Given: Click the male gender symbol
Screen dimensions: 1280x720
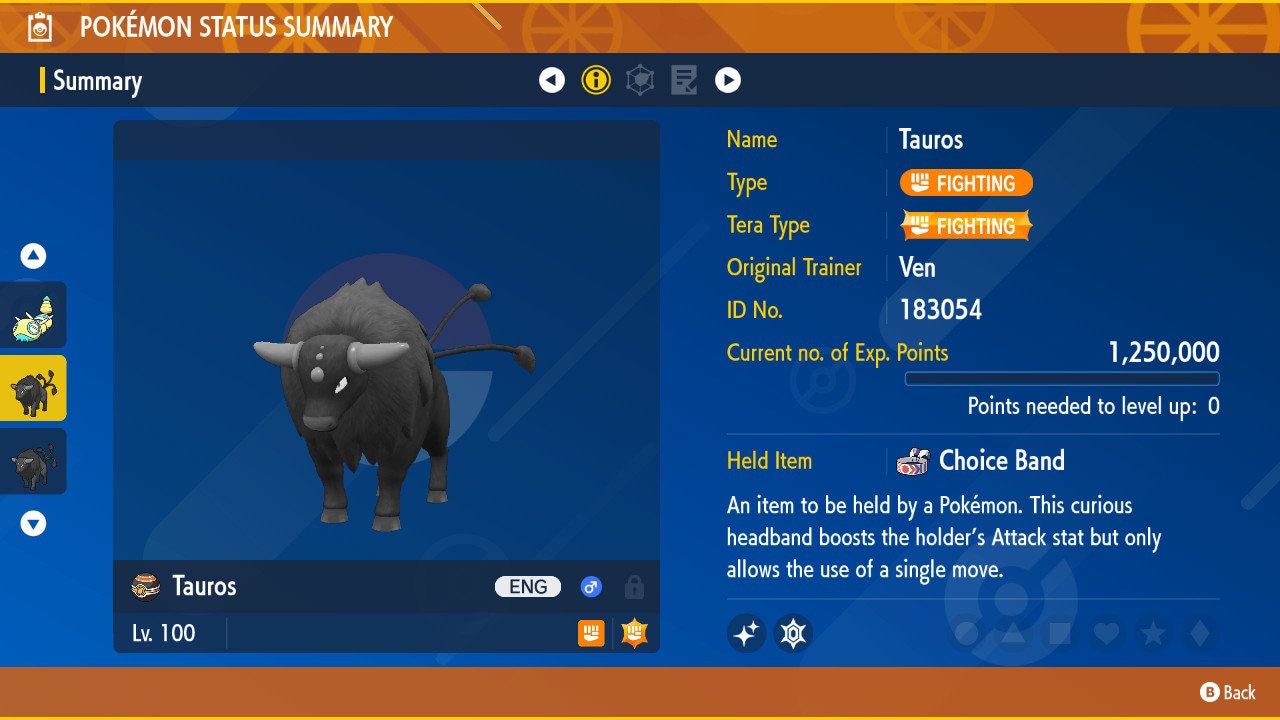Looking at the screenshot, I should (590, 587).
